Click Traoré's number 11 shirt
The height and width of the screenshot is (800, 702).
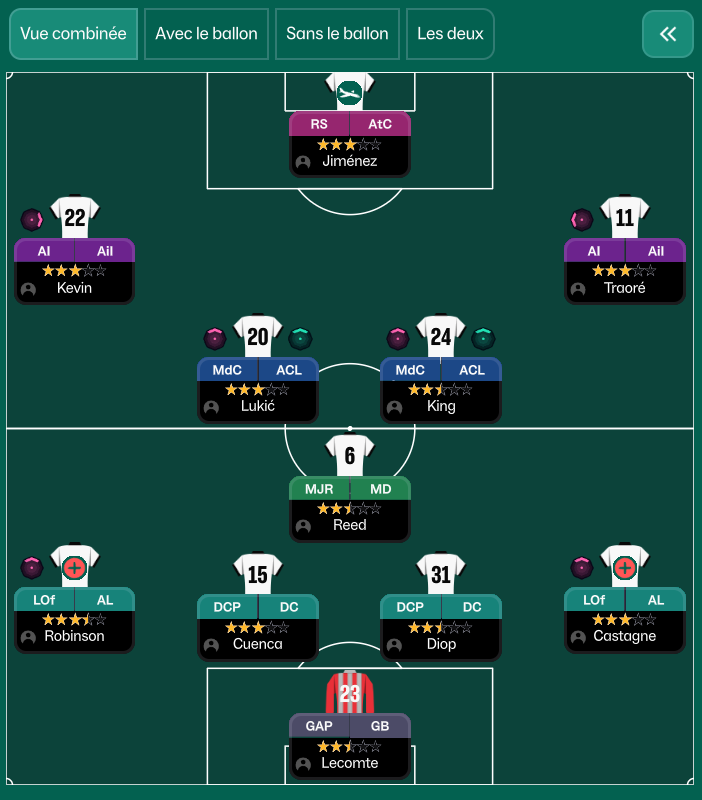point(625,217)
